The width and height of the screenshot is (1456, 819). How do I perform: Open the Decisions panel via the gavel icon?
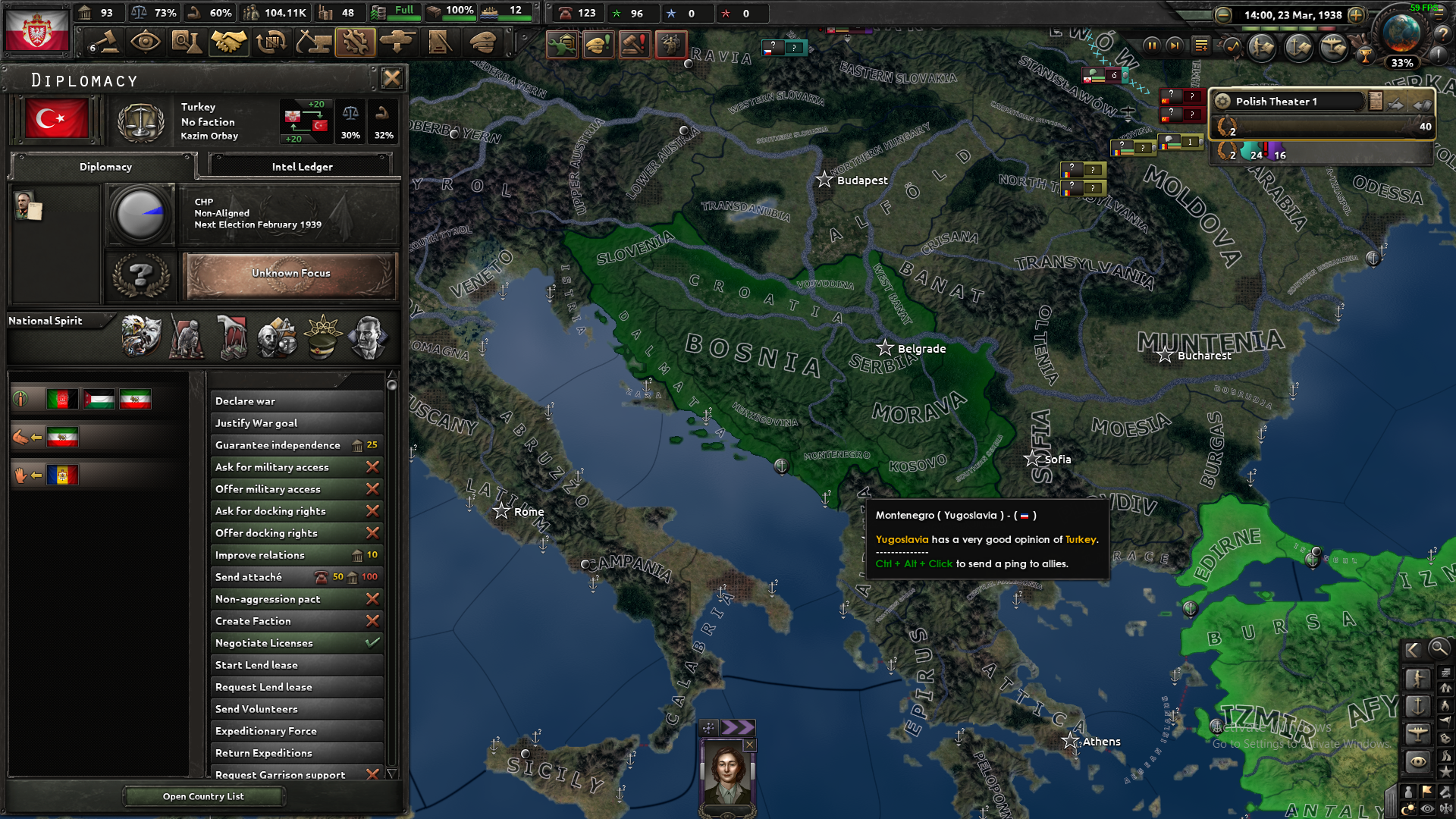[x=104, y=42]
